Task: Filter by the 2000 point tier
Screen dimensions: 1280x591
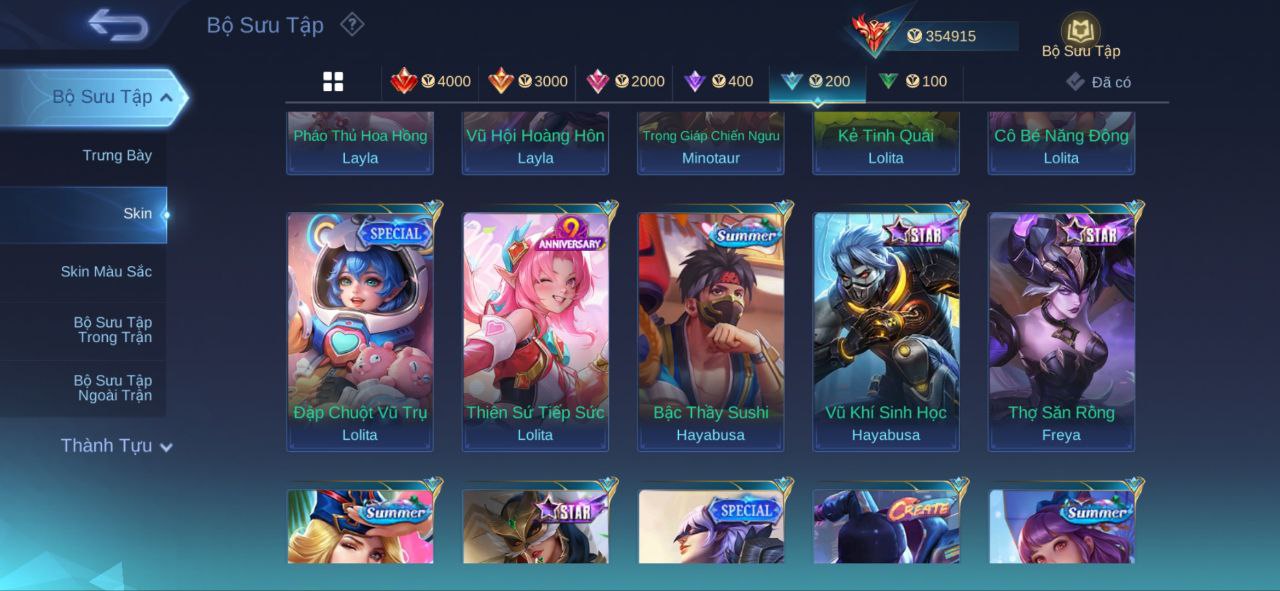Action: [625, 81]
